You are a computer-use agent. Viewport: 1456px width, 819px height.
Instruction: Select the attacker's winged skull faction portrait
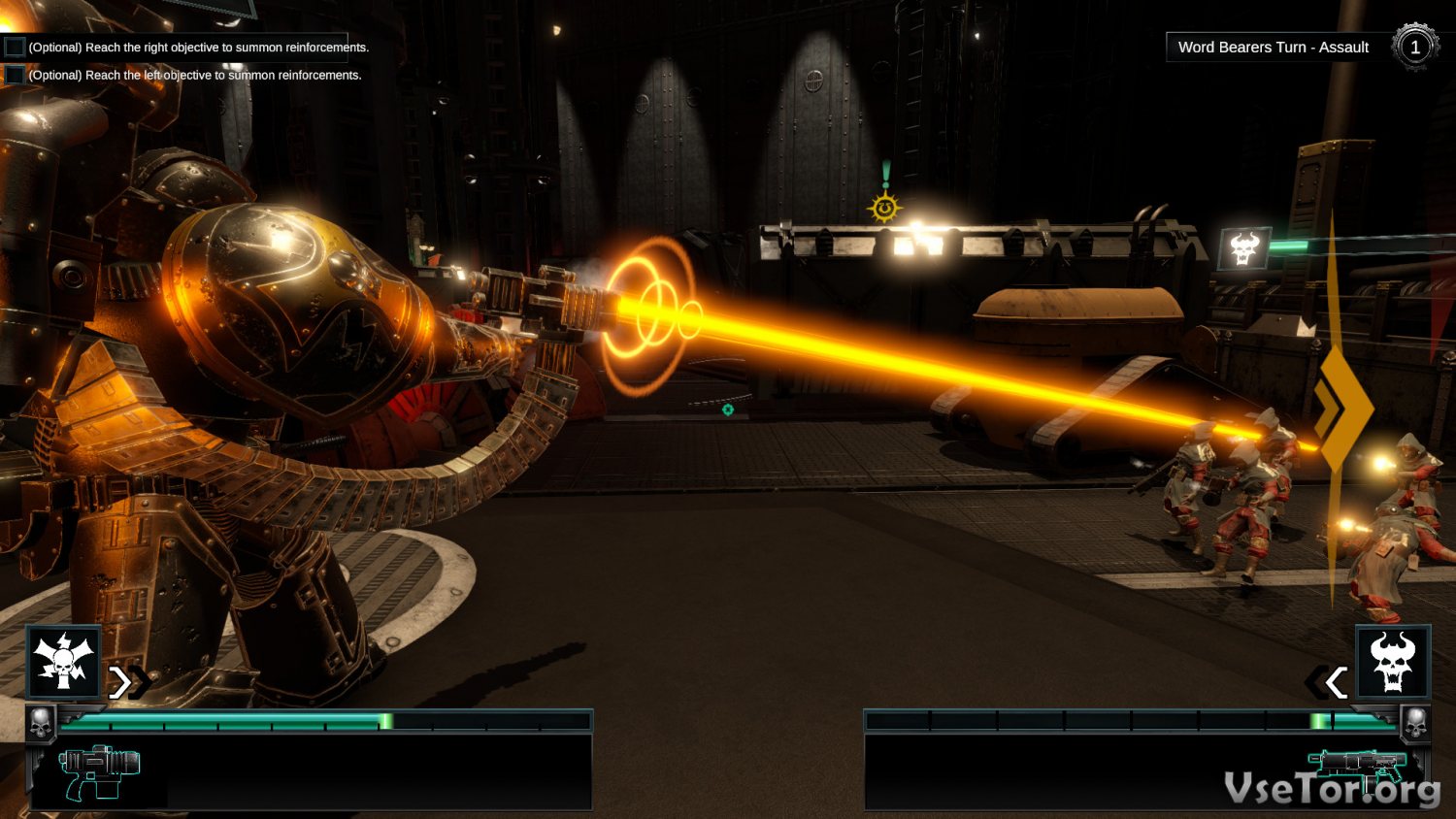point(64,662)
